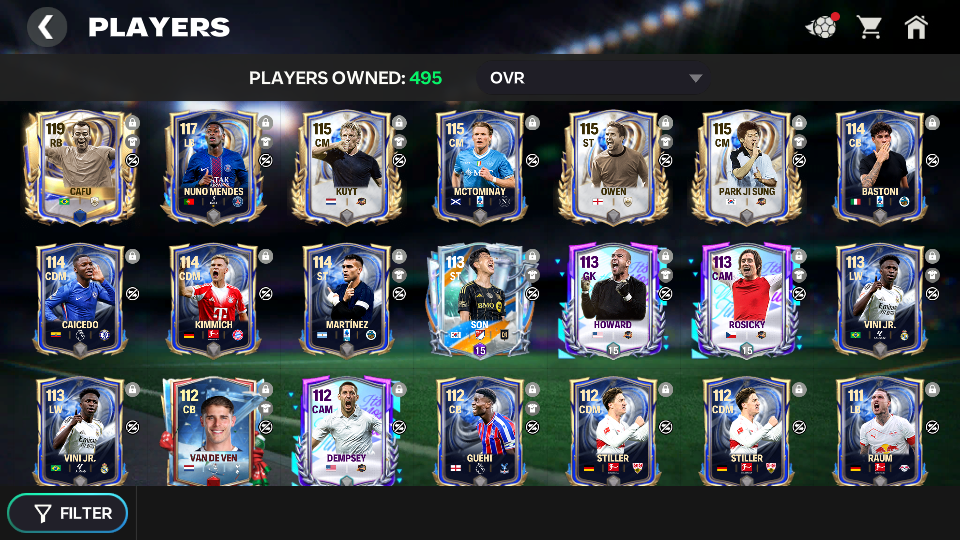Screen dimensions: 960x540
Task: Open the Son player card
Action: coord(480,298)
